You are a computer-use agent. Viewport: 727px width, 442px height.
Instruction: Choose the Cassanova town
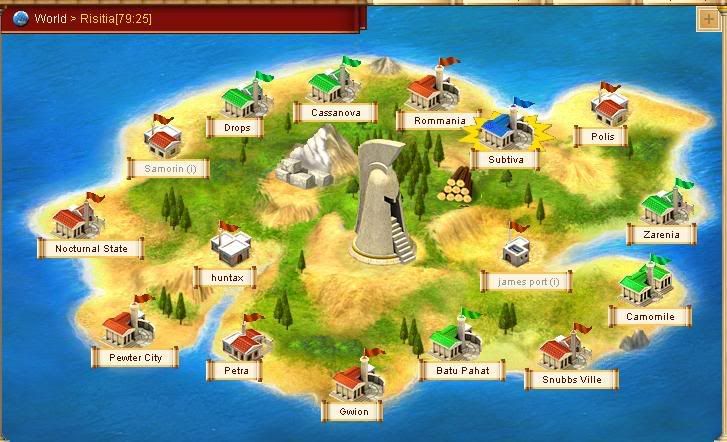(x=334, y=113)
